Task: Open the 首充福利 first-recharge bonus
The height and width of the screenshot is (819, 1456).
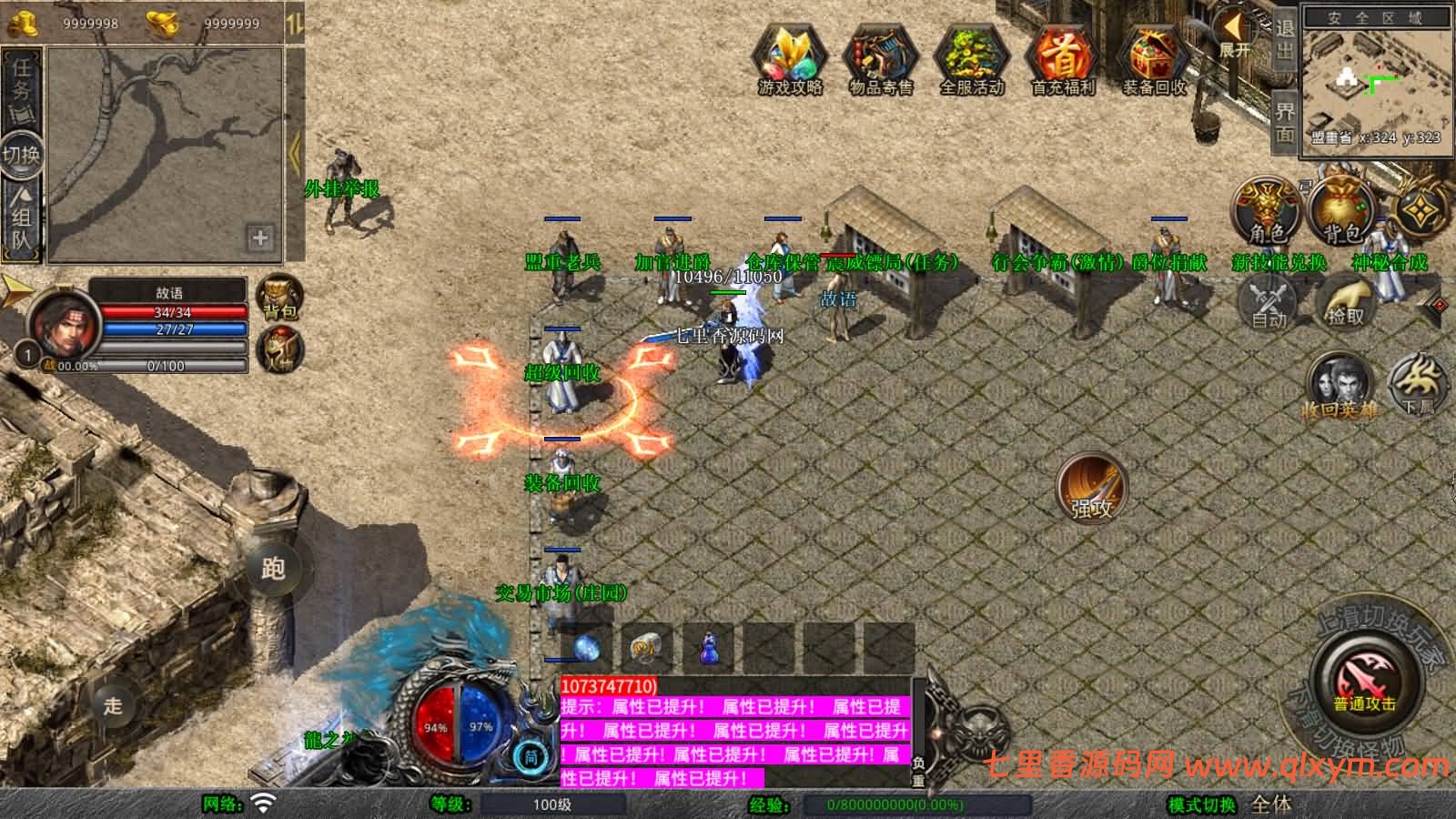Action: 1062,56
